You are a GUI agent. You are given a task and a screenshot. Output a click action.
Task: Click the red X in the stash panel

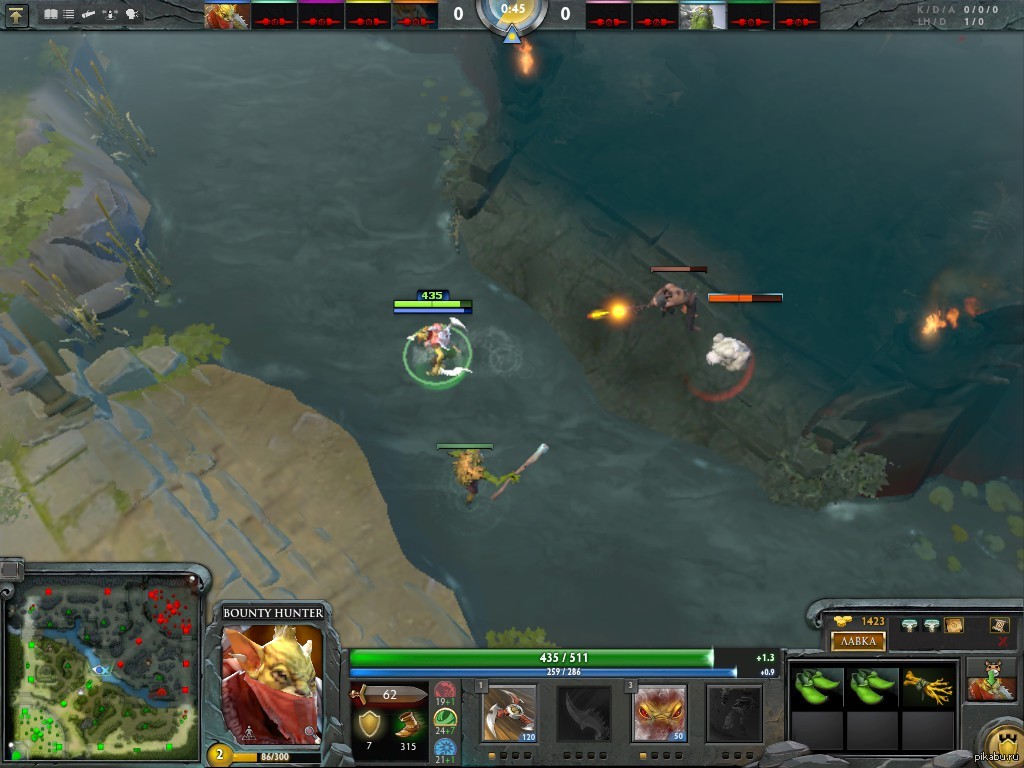point(1002,641)
